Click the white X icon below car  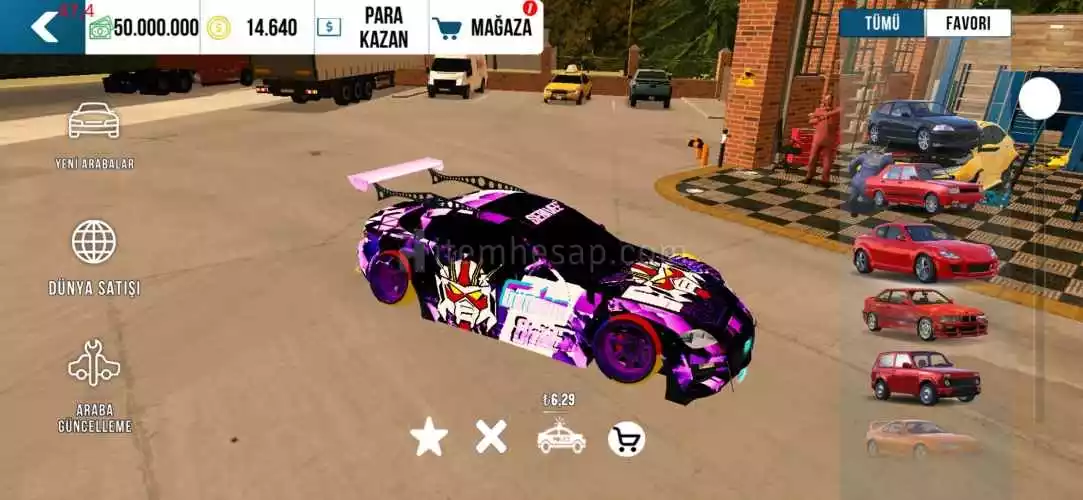(491, 437)
